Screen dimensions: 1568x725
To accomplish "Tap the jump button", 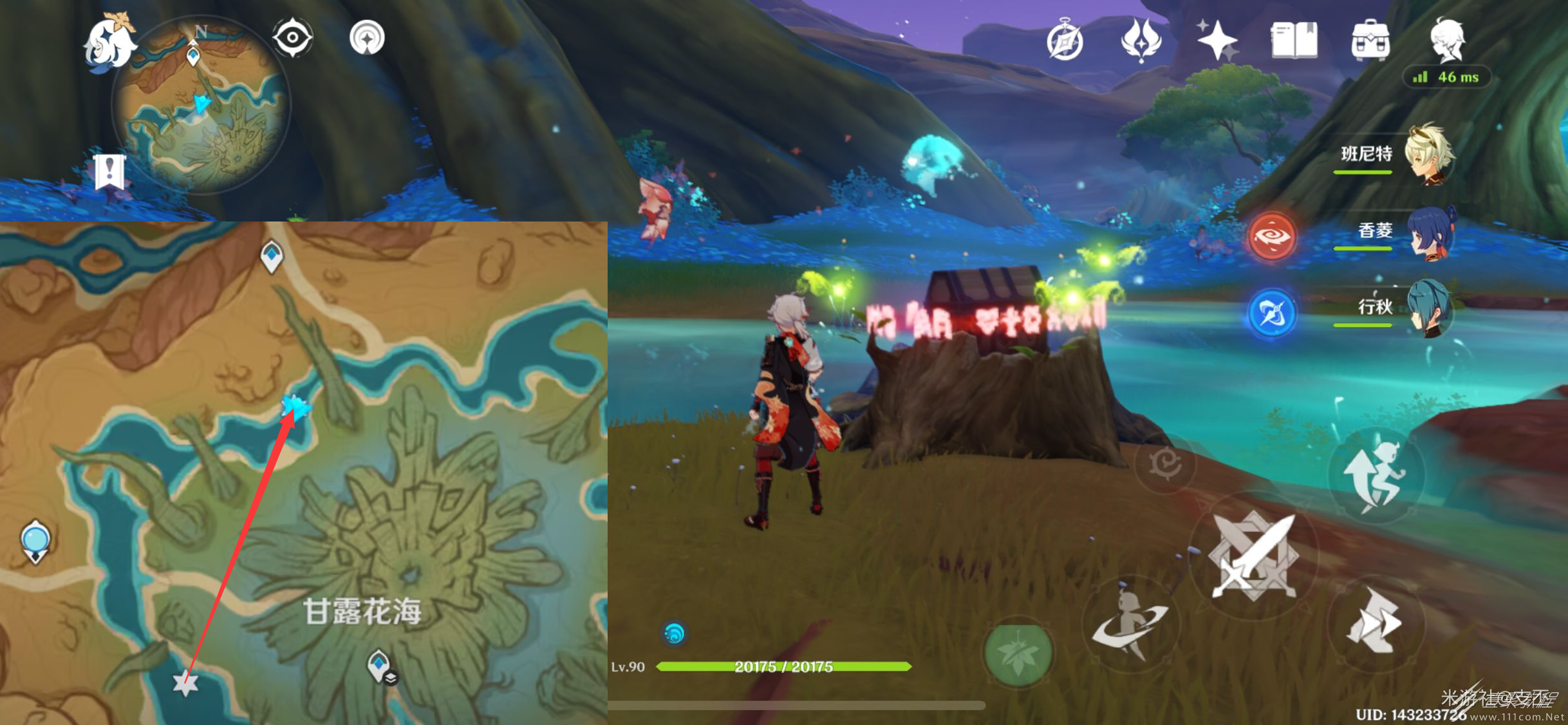I will 1375,475.
